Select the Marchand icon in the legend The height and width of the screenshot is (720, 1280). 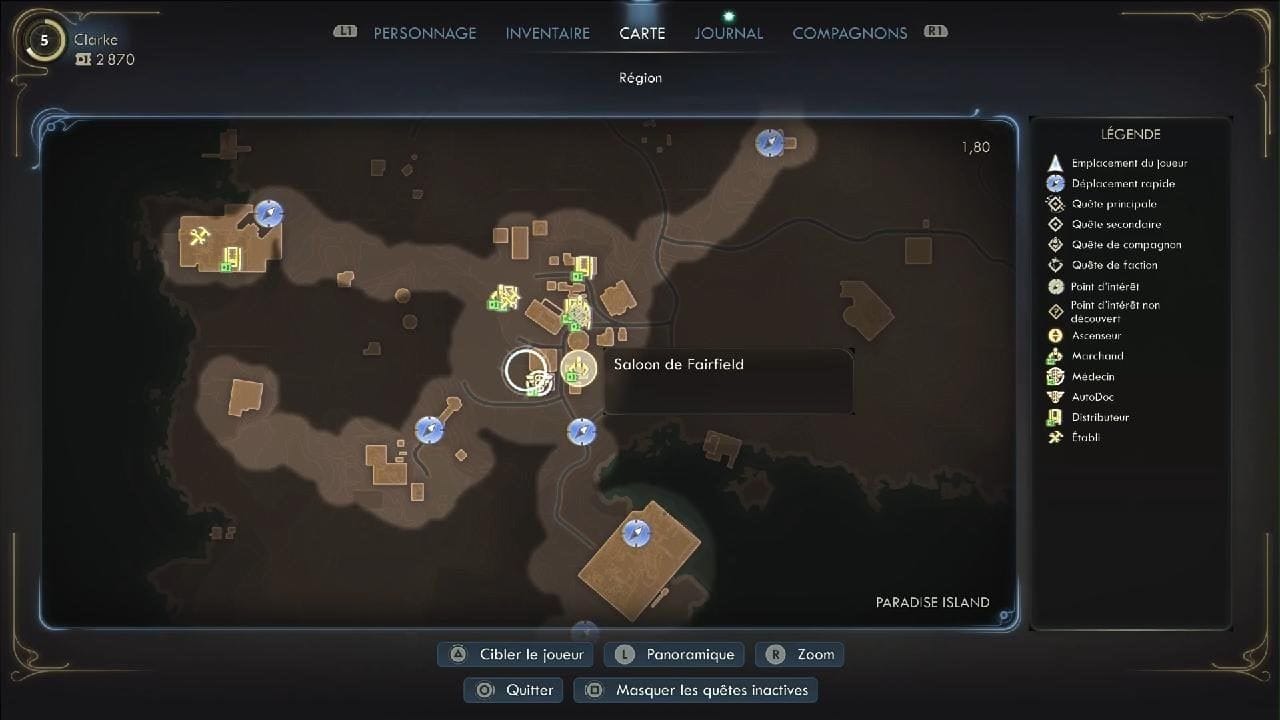pyautogui.click(x=1055, y=356)
